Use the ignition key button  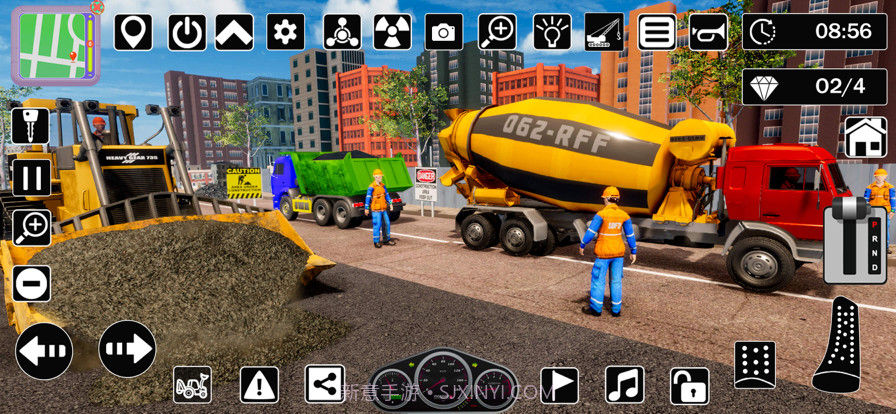point(31,127)
